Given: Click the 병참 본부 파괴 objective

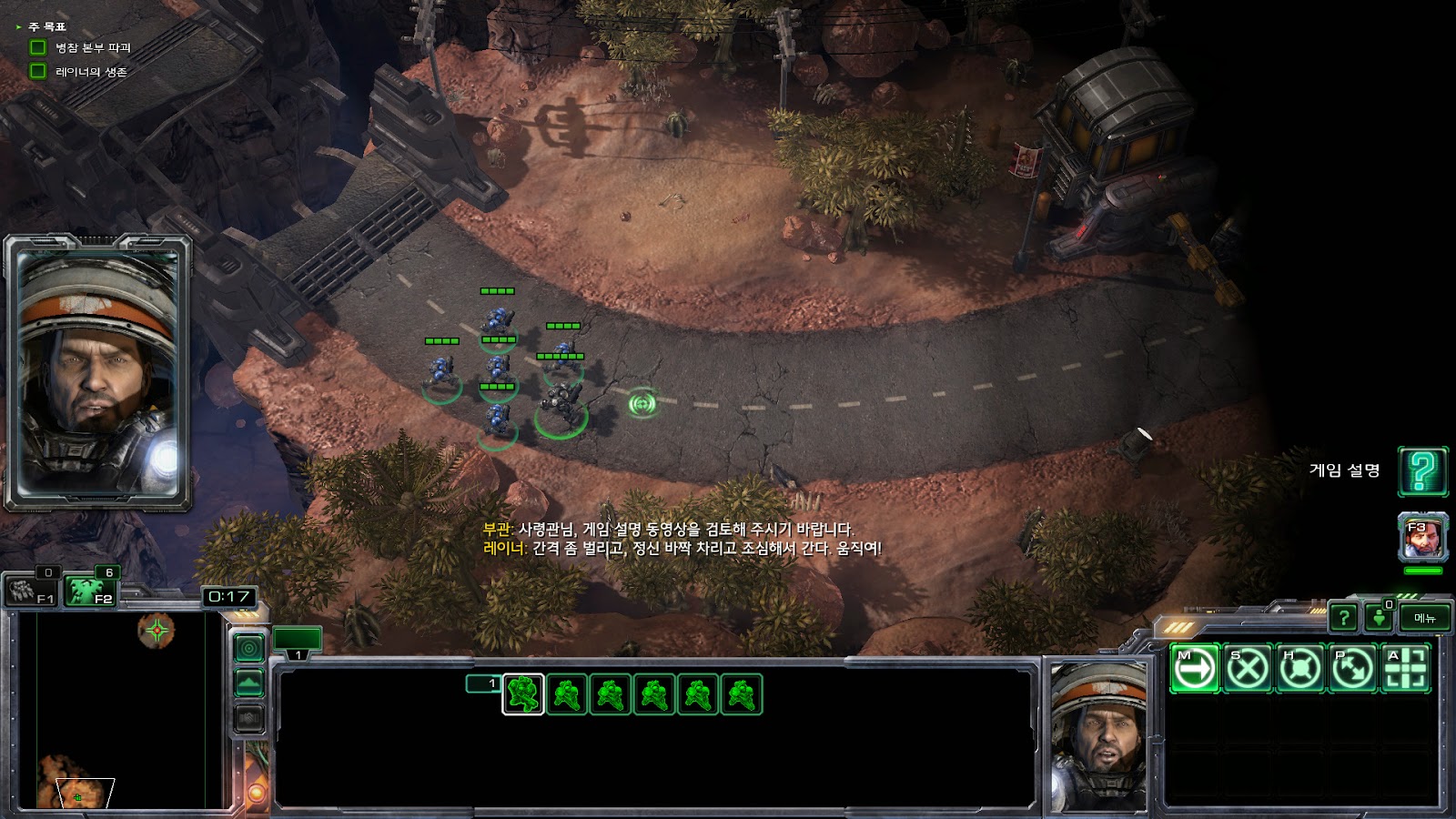Looking at the screenshot, I should click(93, 47).
